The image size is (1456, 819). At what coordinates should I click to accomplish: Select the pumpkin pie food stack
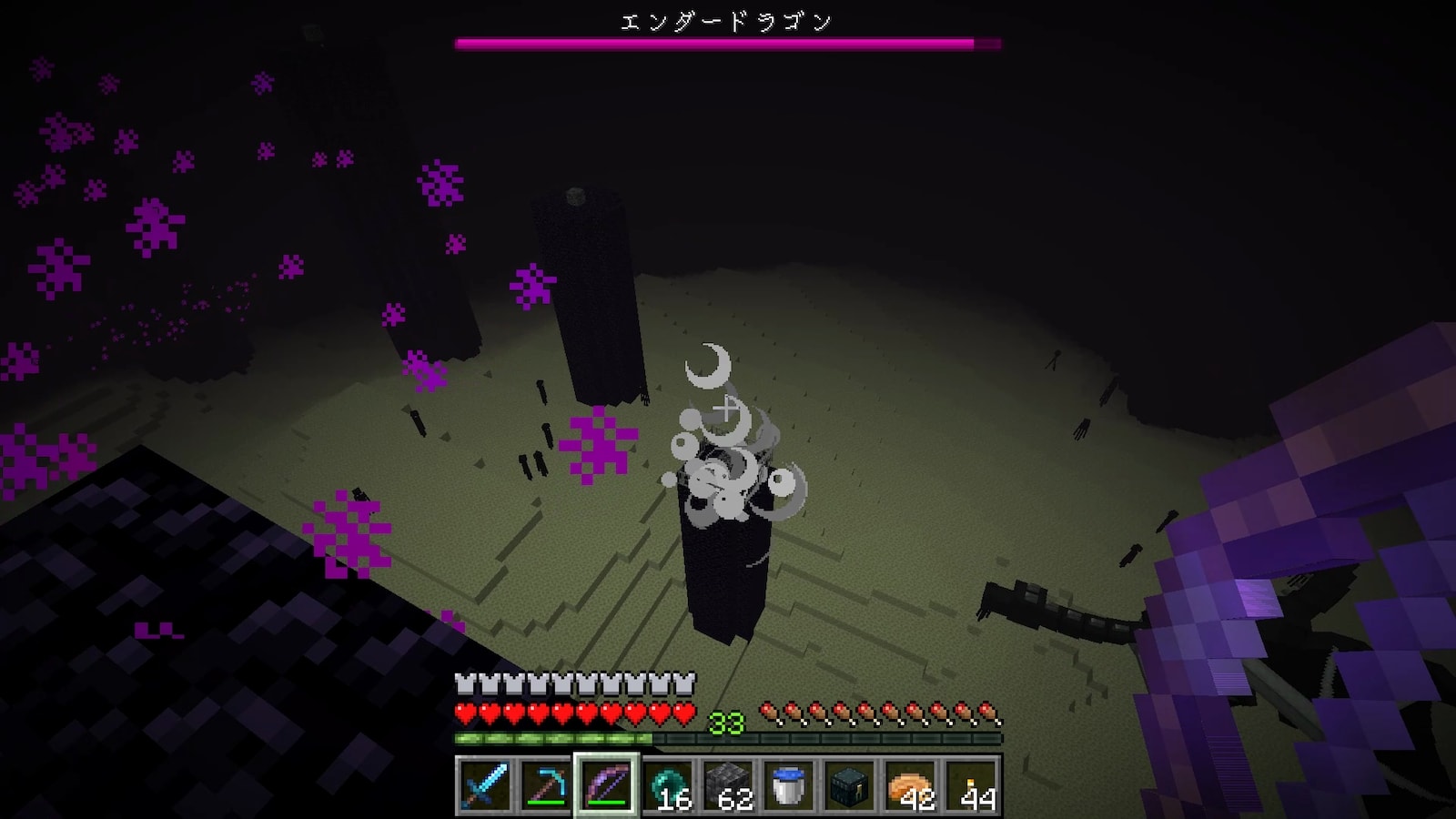click(x=911, y=784)
